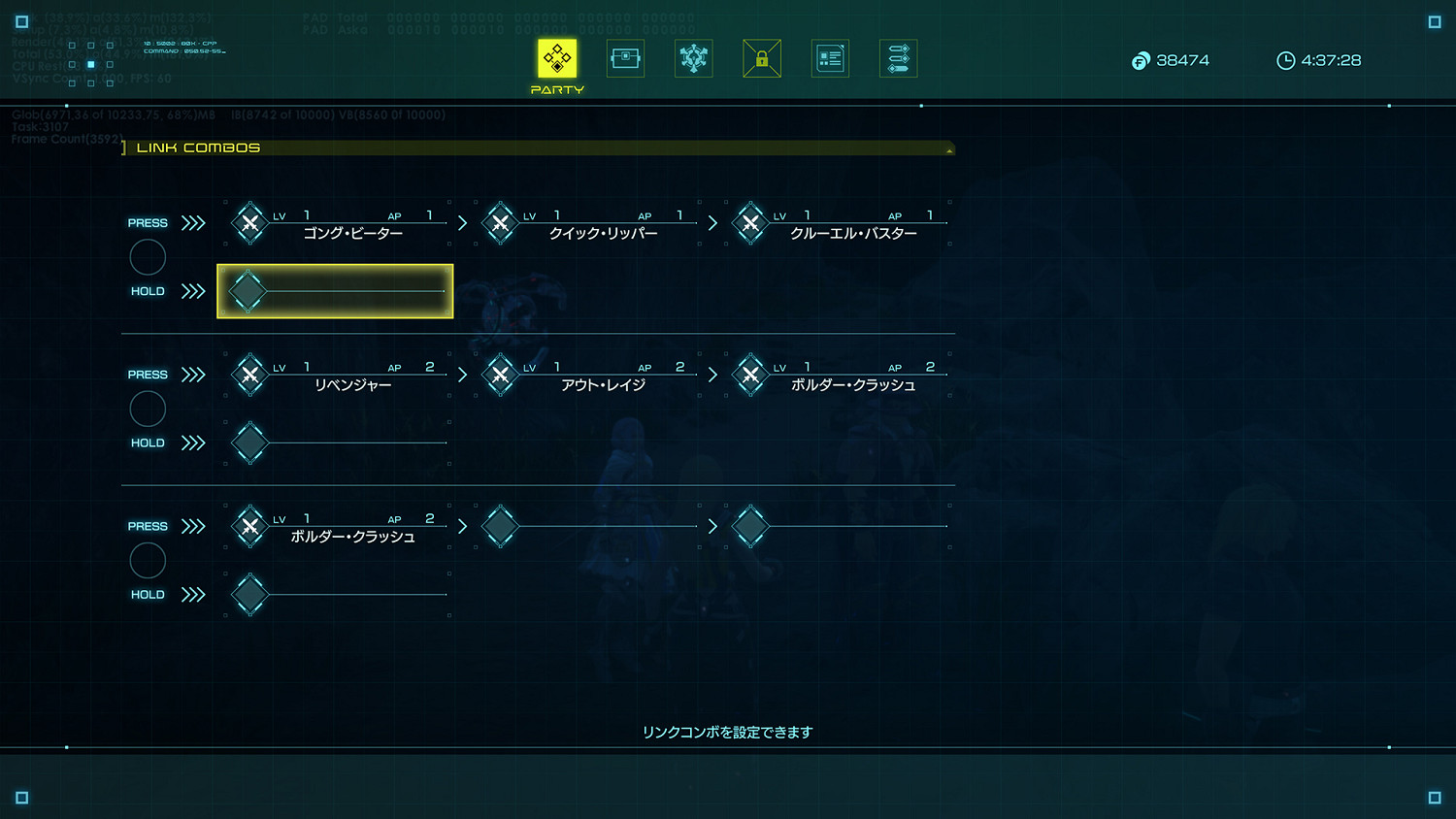Select the Cruel Buster combo slot

[x=750, y=223]
